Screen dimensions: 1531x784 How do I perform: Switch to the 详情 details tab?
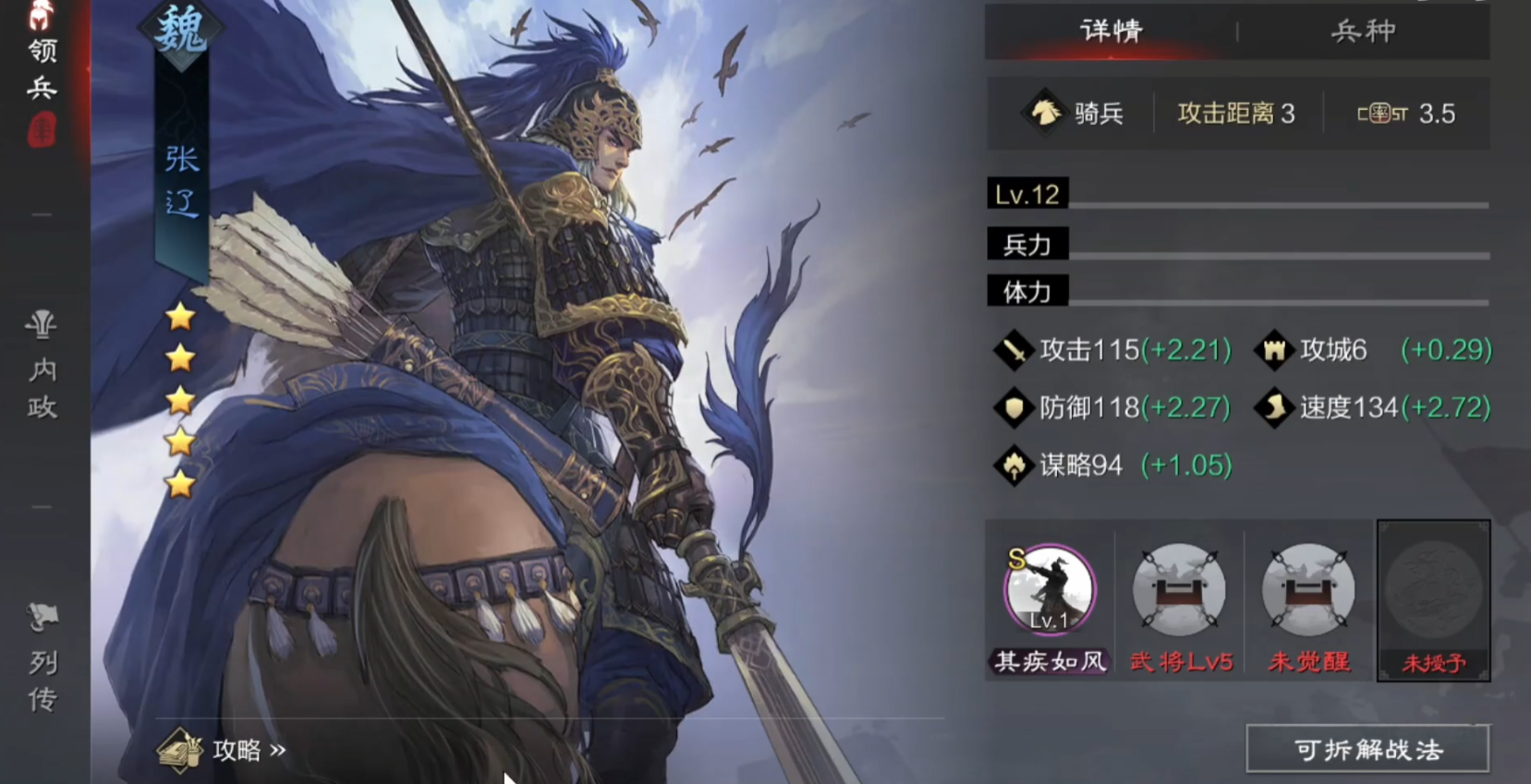[x=1111, y=31]
